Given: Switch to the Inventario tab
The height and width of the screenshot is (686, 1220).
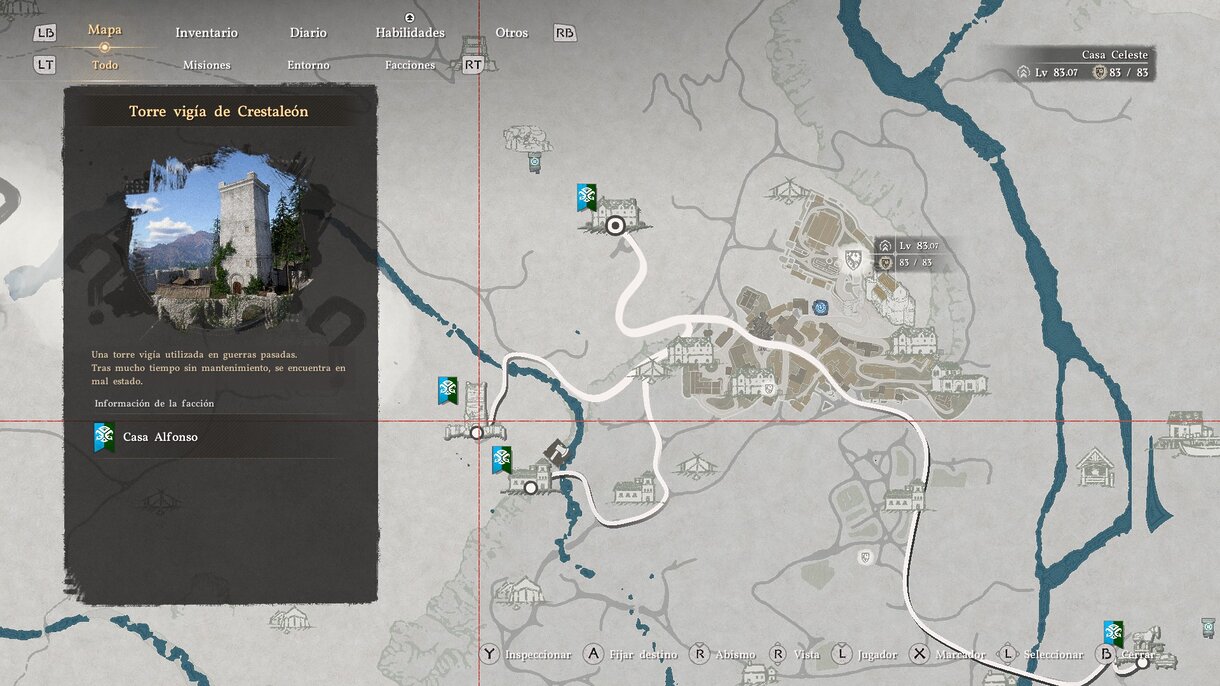Looking at the screenshot, I should 206,33.
